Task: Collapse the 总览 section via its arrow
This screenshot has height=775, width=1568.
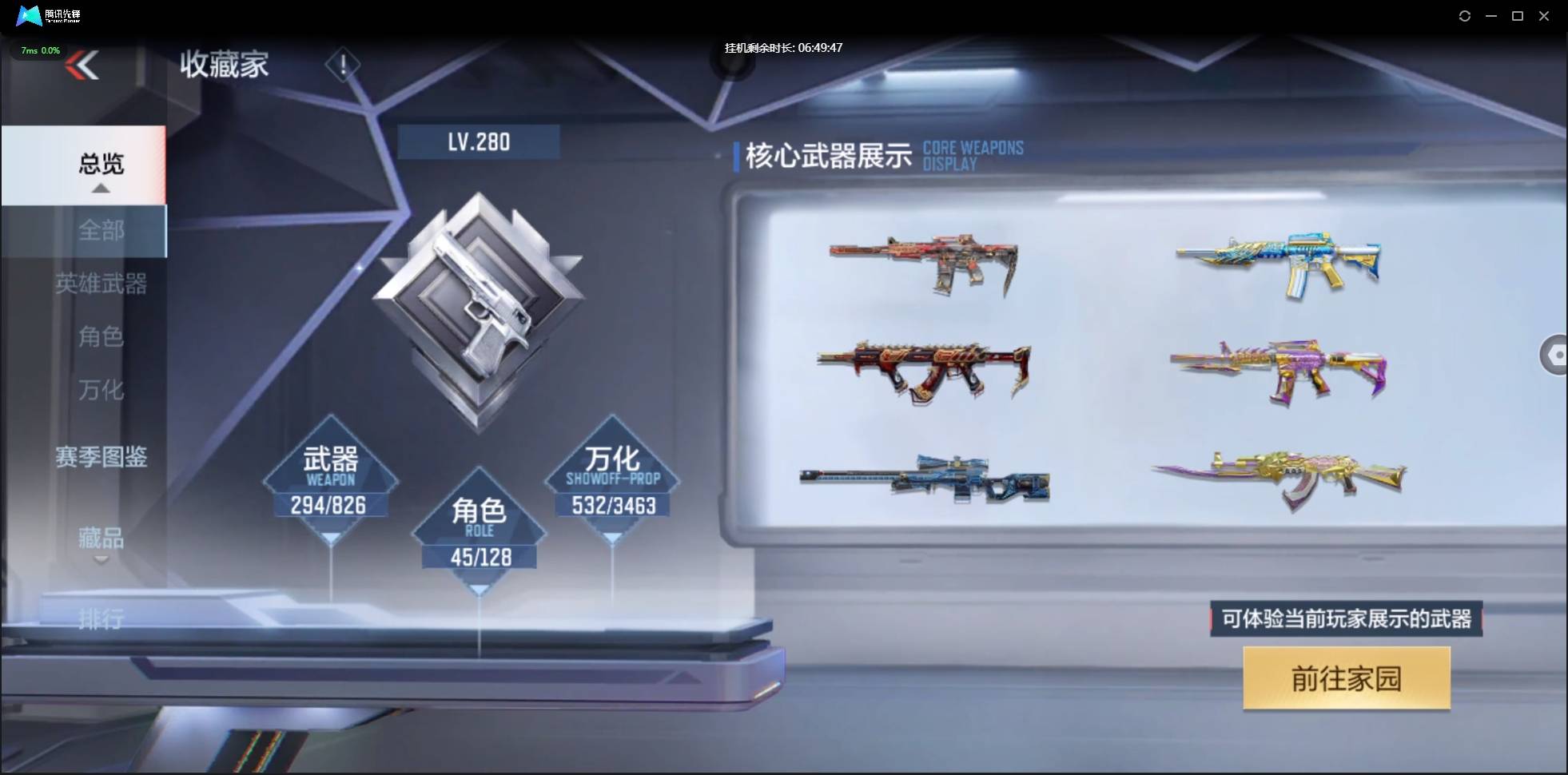Action: pyautogui.click(x=100, y=187)
